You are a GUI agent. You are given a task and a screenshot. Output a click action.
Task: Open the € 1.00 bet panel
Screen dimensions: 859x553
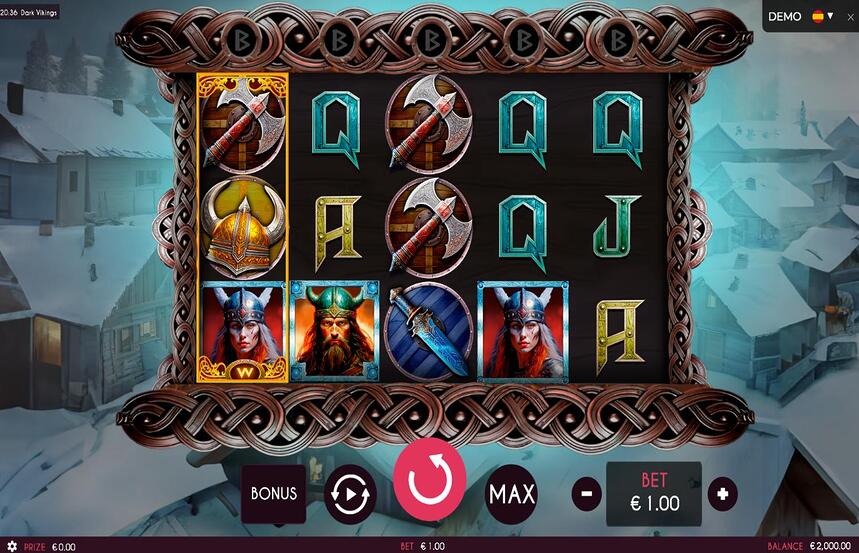654,494
